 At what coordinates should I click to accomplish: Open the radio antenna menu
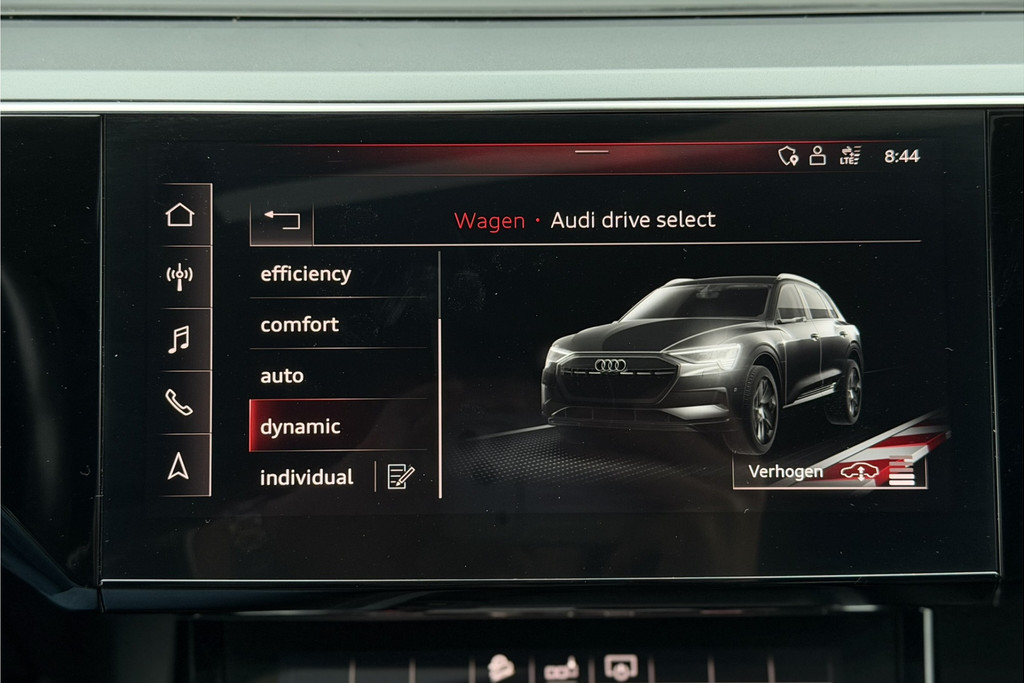click(179, 277)
